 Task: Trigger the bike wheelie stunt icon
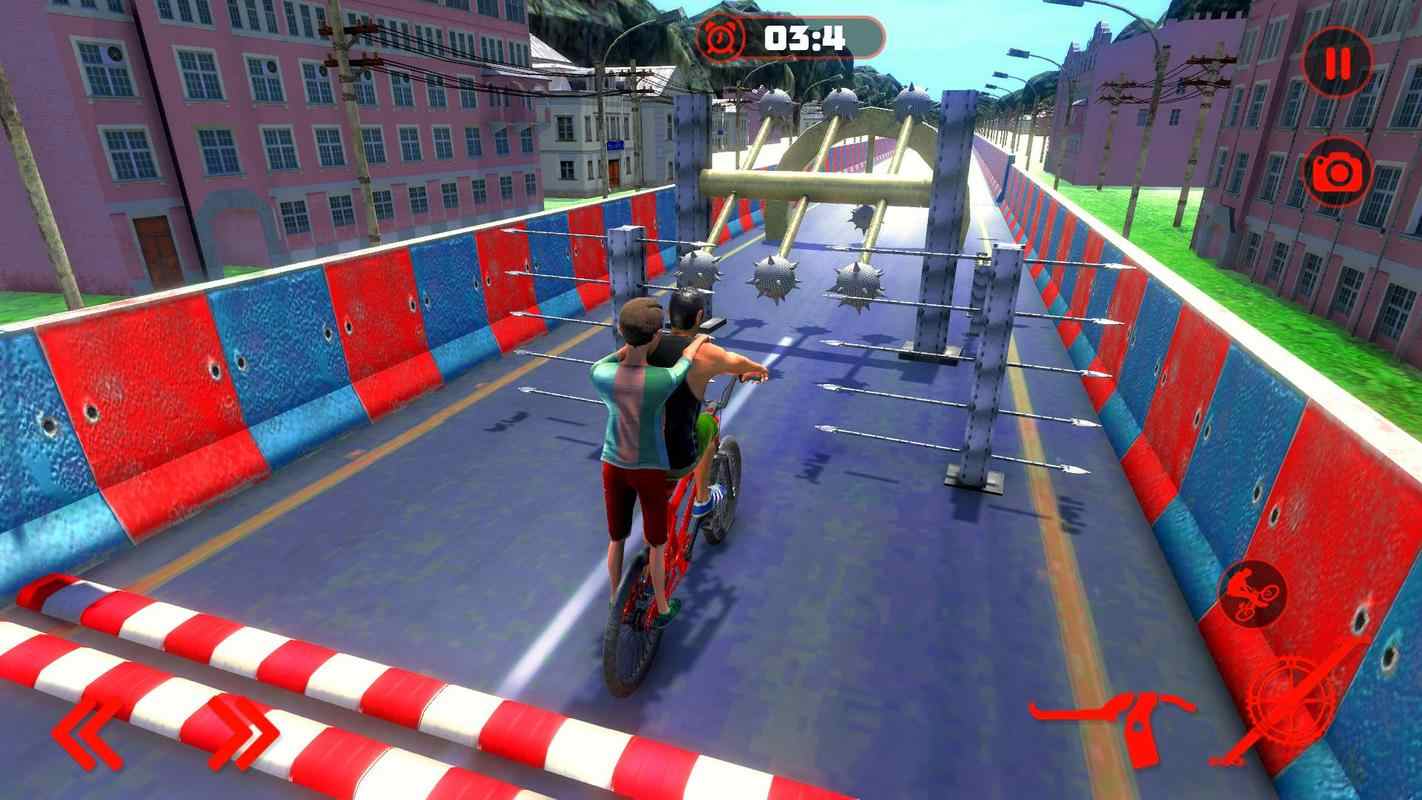[x=1252, y=593]
